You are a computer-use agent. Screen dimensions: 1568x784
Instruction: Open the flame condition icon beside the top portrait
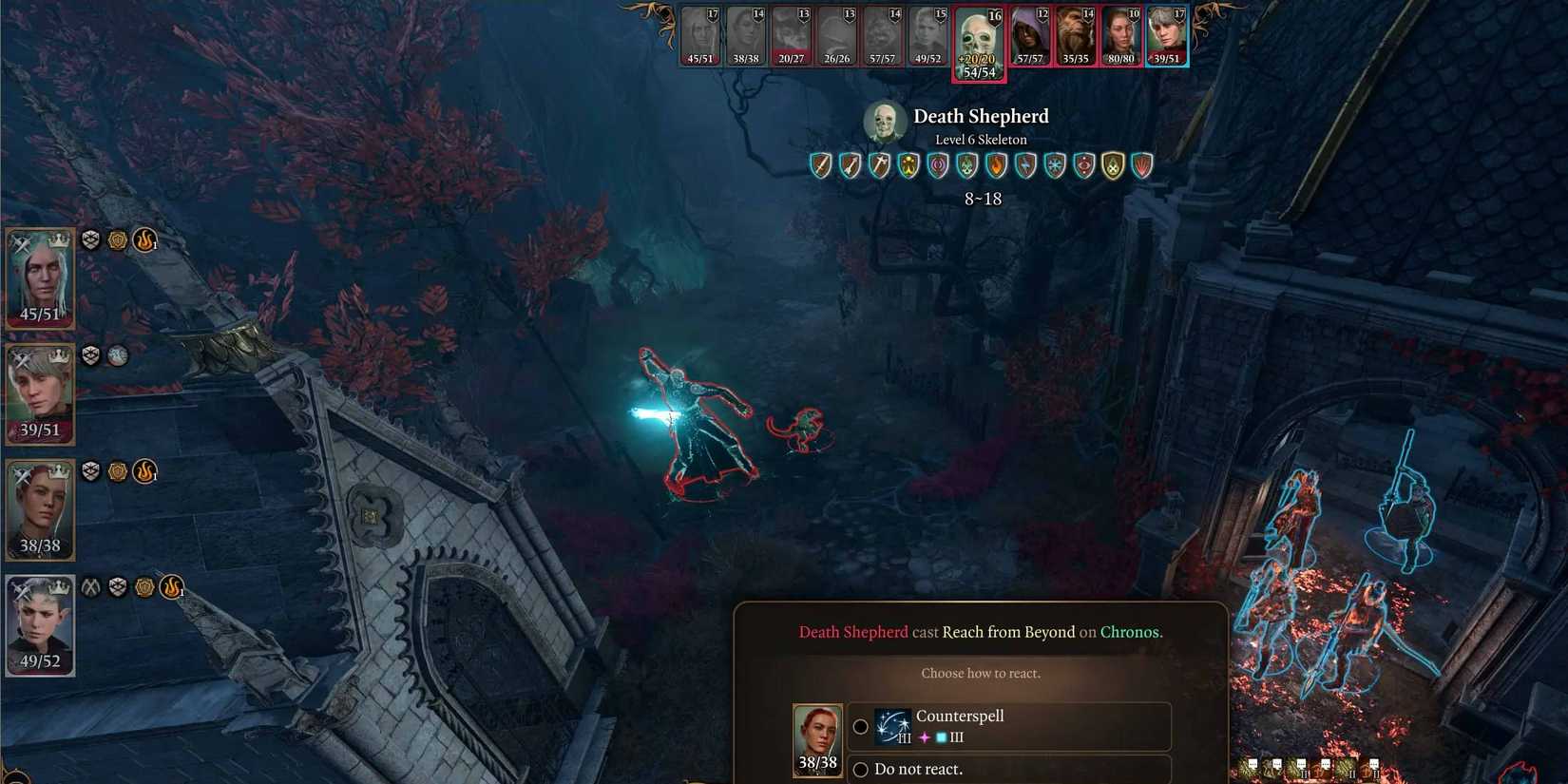click(143, 239)
